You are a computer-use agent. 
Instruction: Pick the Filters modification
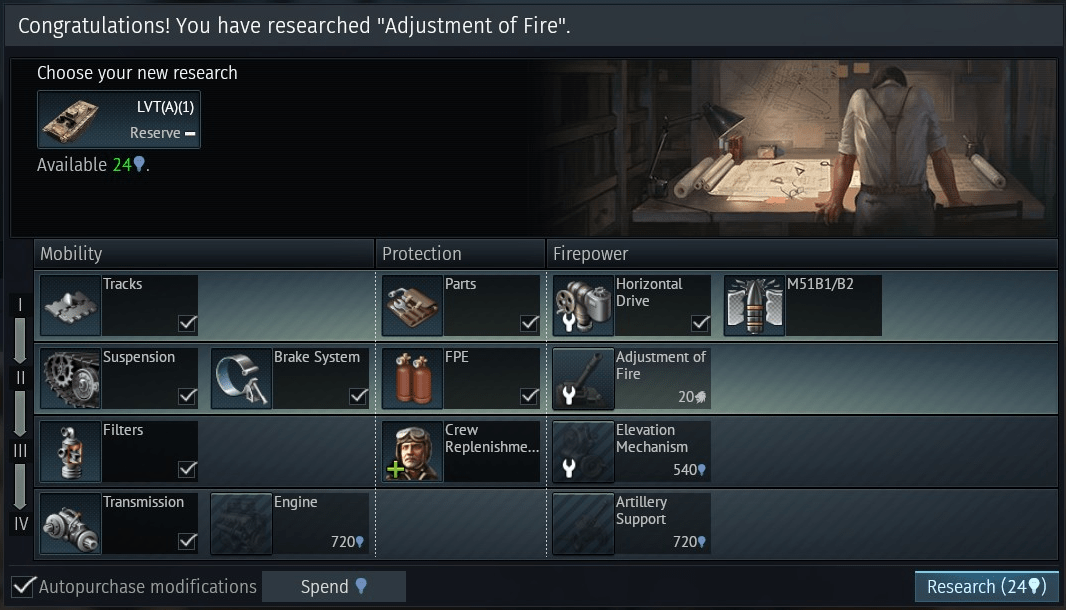pos(119,451)
